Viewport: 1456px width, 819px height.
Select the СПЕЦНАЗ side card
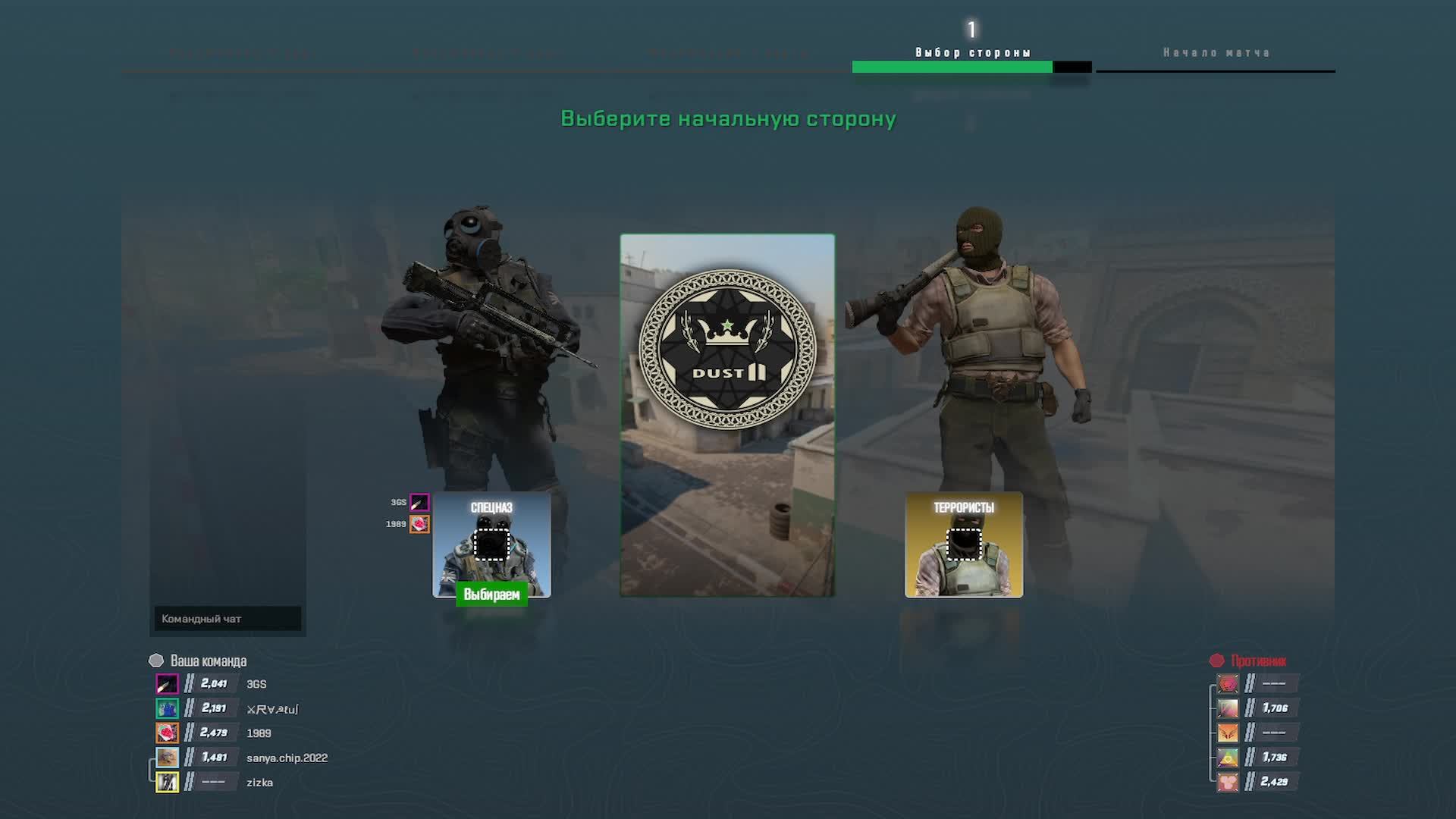(x=492, y=546)
